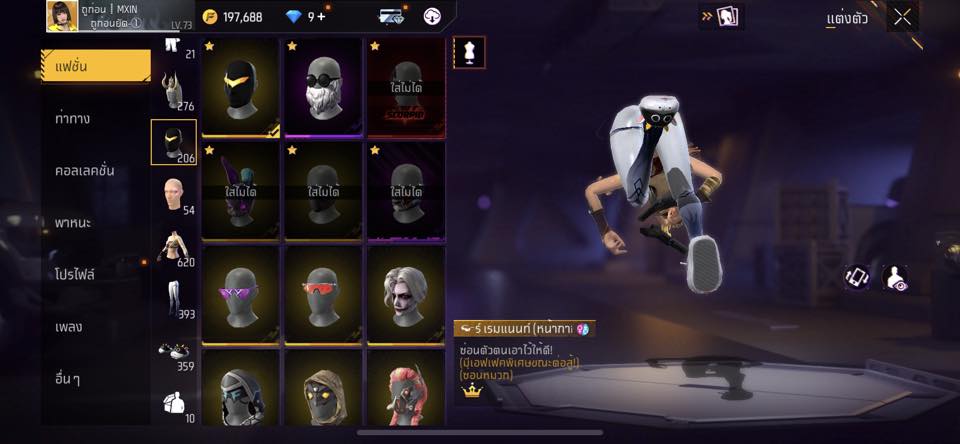Switch to the โปรไฟล์ profile section

(75, 274)
